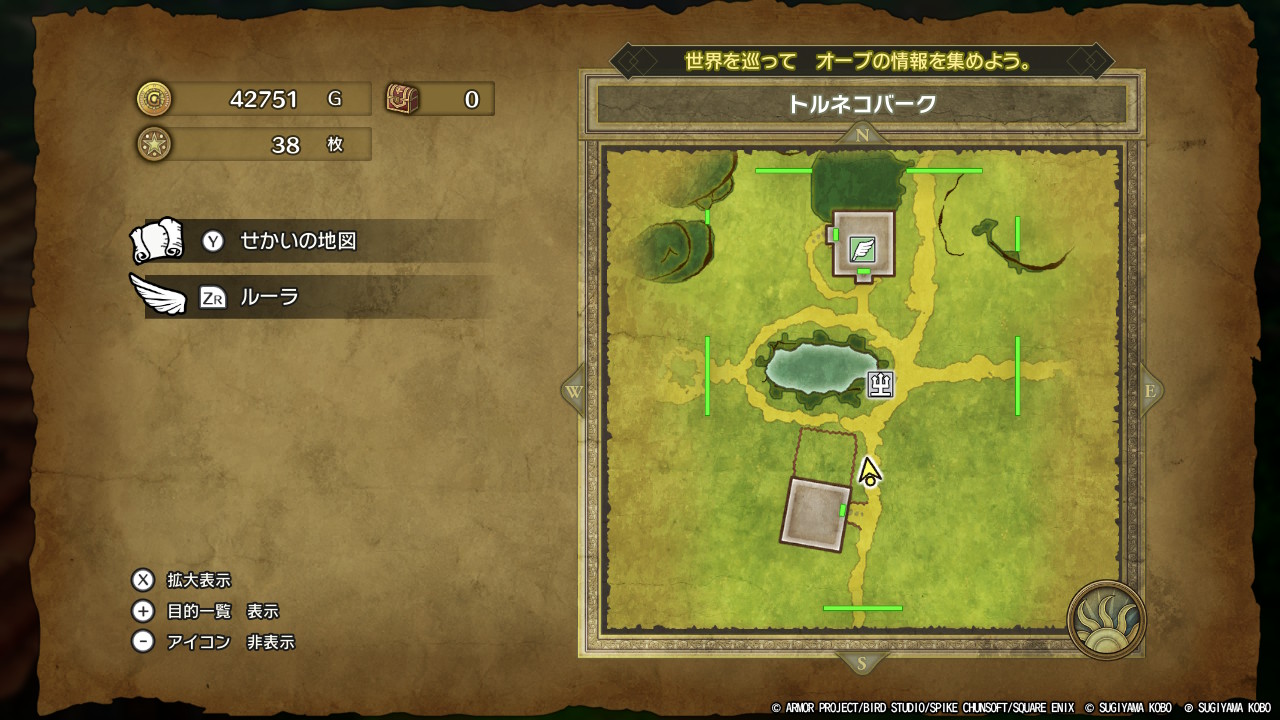Click the E compass marker right of map
Viewport: 1280px width, 720px height.
click(x=1150, y=391)
